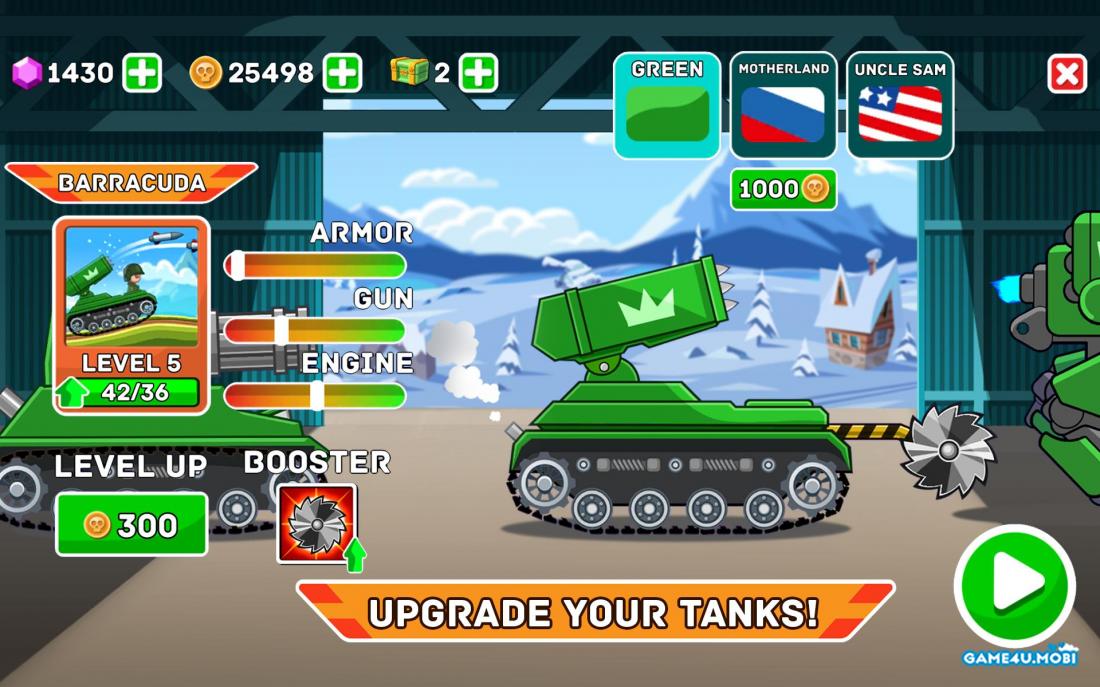Select the Engine upgrade bar
Viewport: 1100px width, 687px height.
pos(315,395)
